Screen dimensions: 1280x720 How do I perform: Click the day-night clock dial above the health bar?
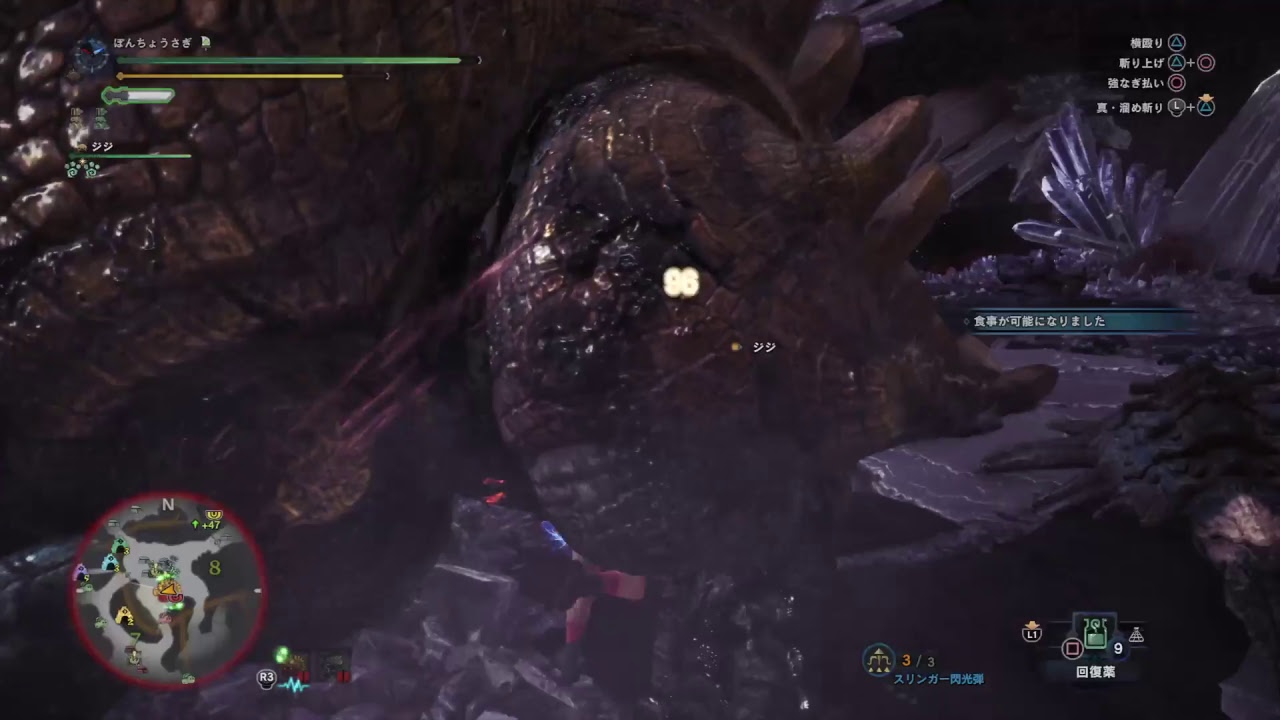pos(90,52)
